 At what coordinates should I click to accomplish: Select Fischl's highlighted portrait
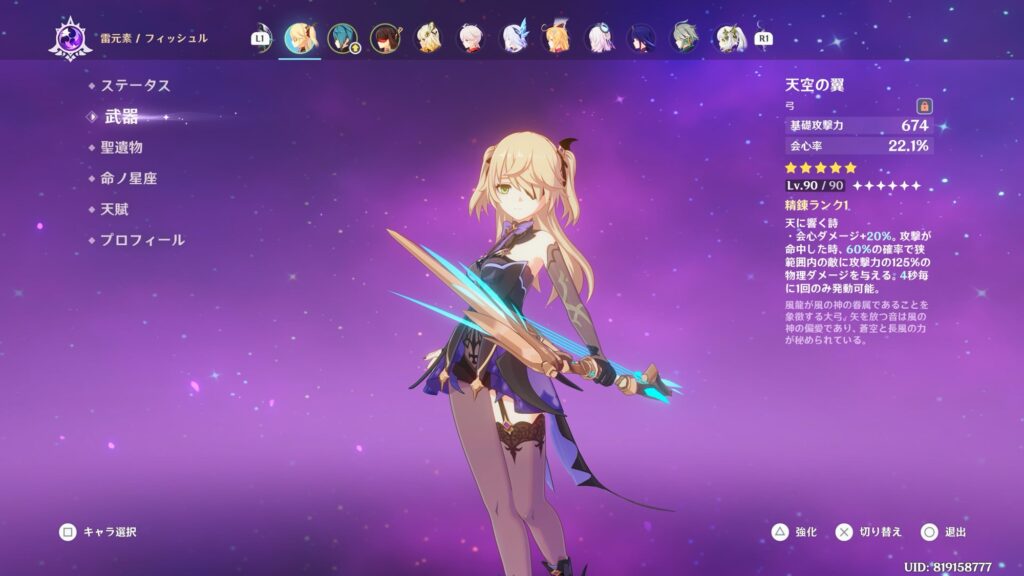click(298, 38)
